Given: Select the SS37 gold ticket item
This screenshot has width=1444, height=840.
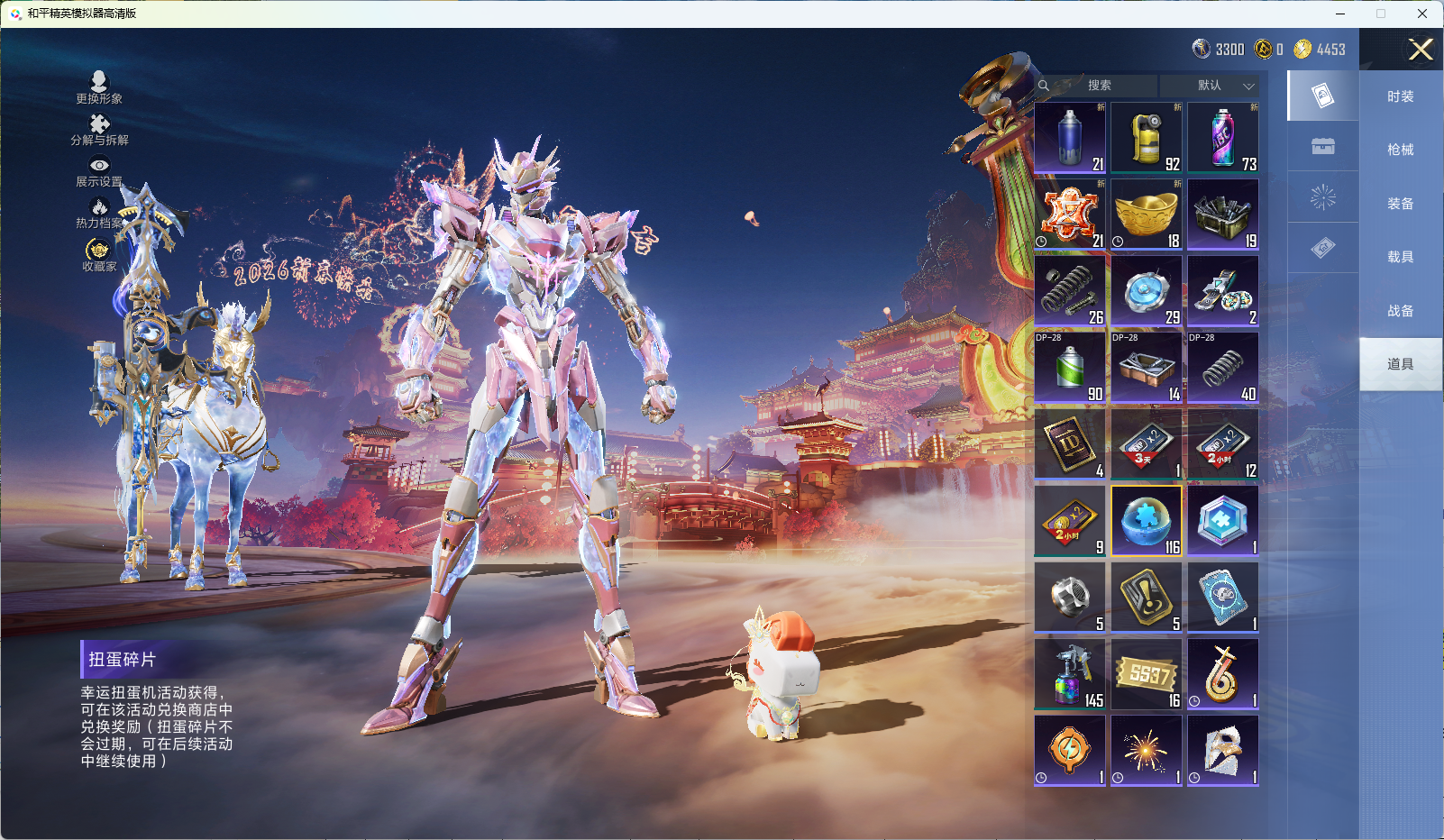Looking at the screenshot, I should pyautogui.click(x=1147, y=674).
